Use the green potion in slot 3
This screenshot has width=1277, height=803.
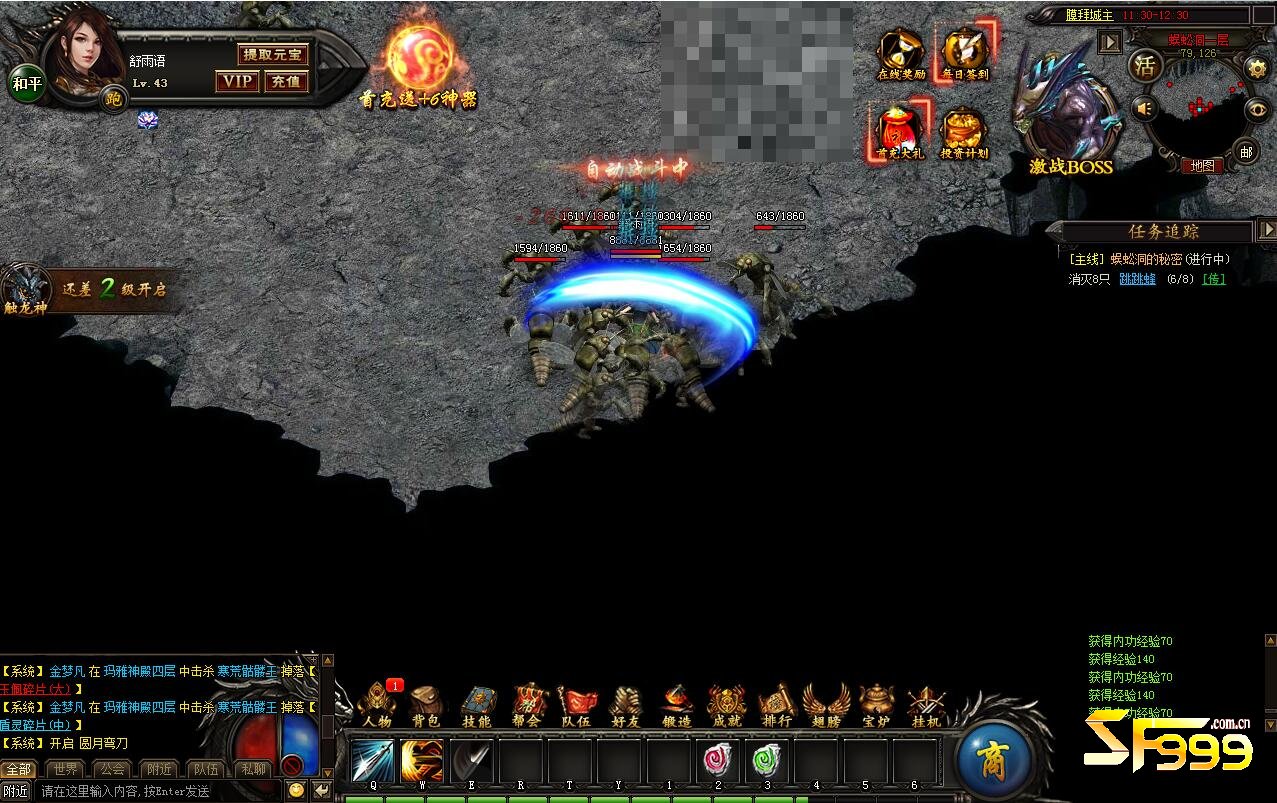(767, 761)
